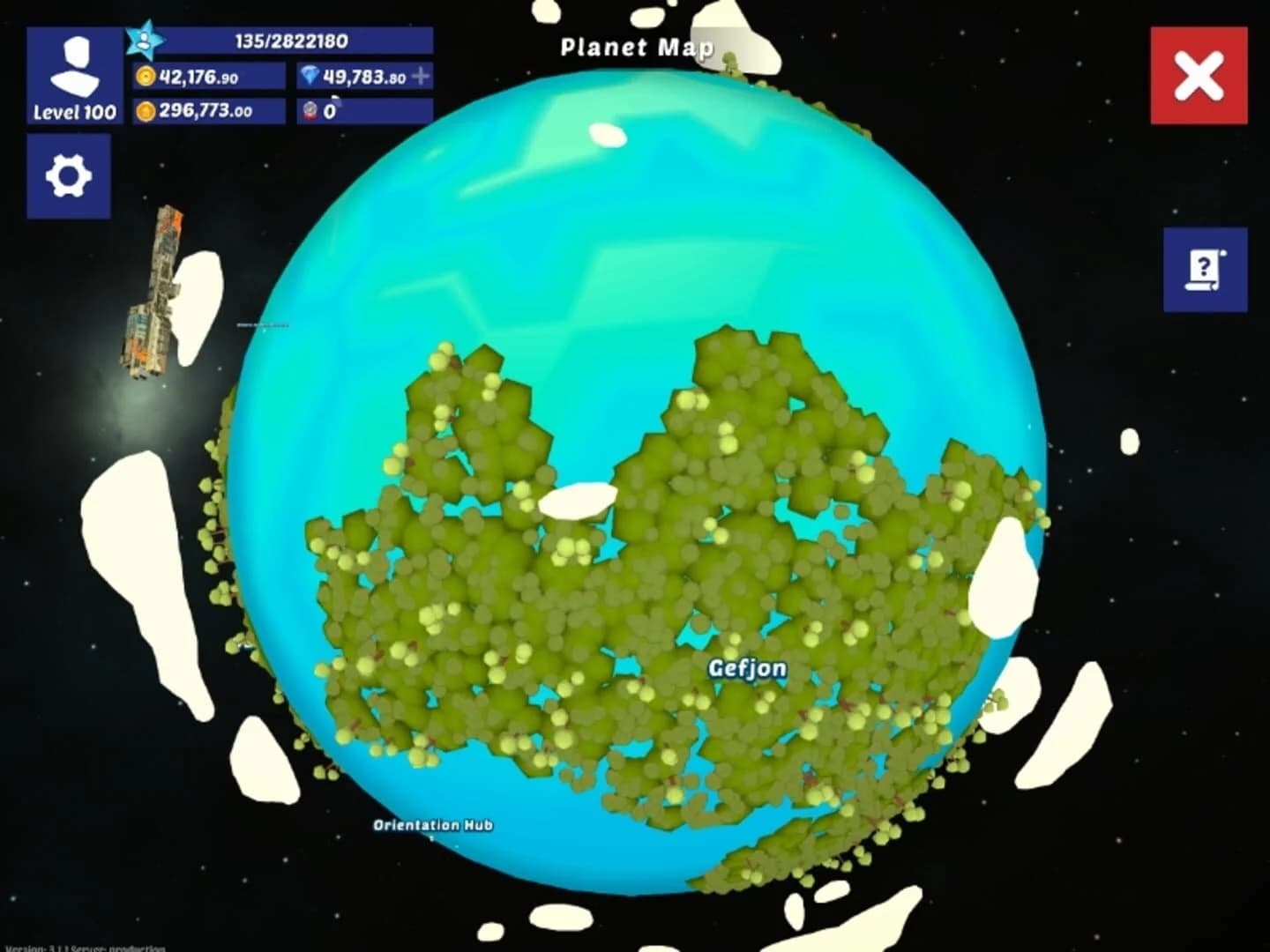Click the blue diamond currency icon
The height and width of the screenshot is (952, 1270).
(x=310, y=77)
